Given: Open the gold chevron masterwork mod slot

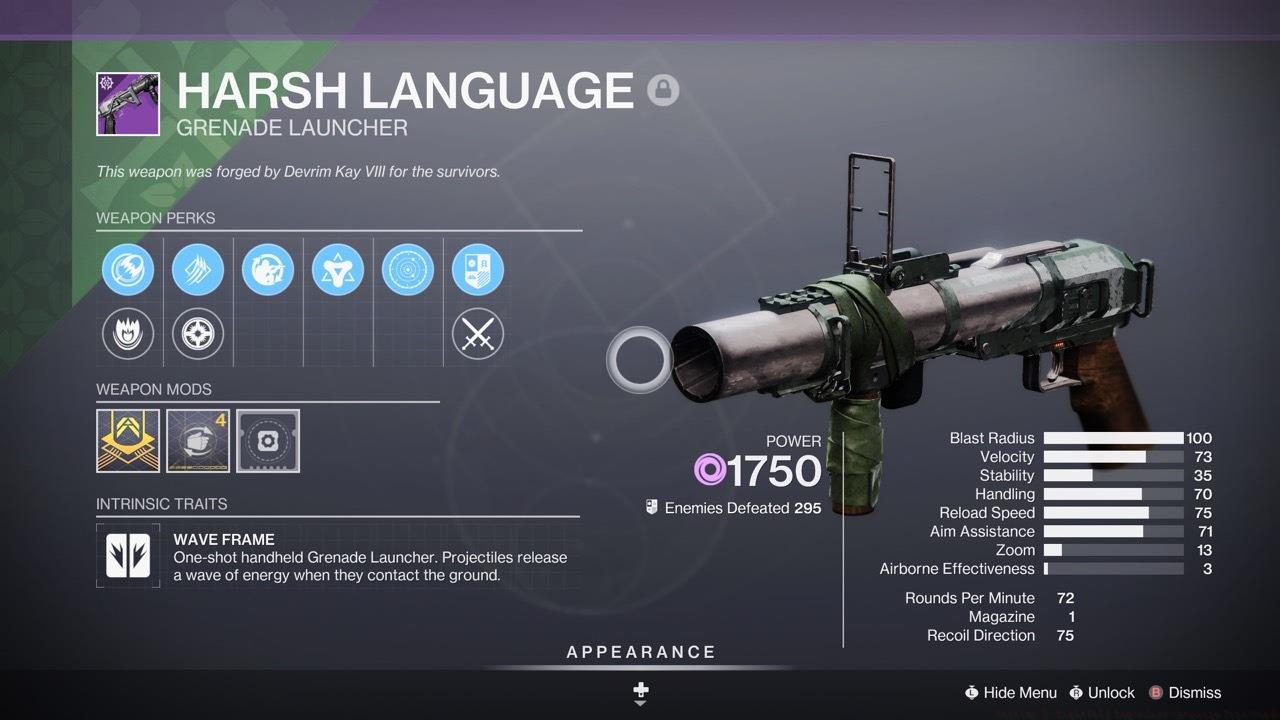Looking at the screenshot, I should [x=128, y=440].
